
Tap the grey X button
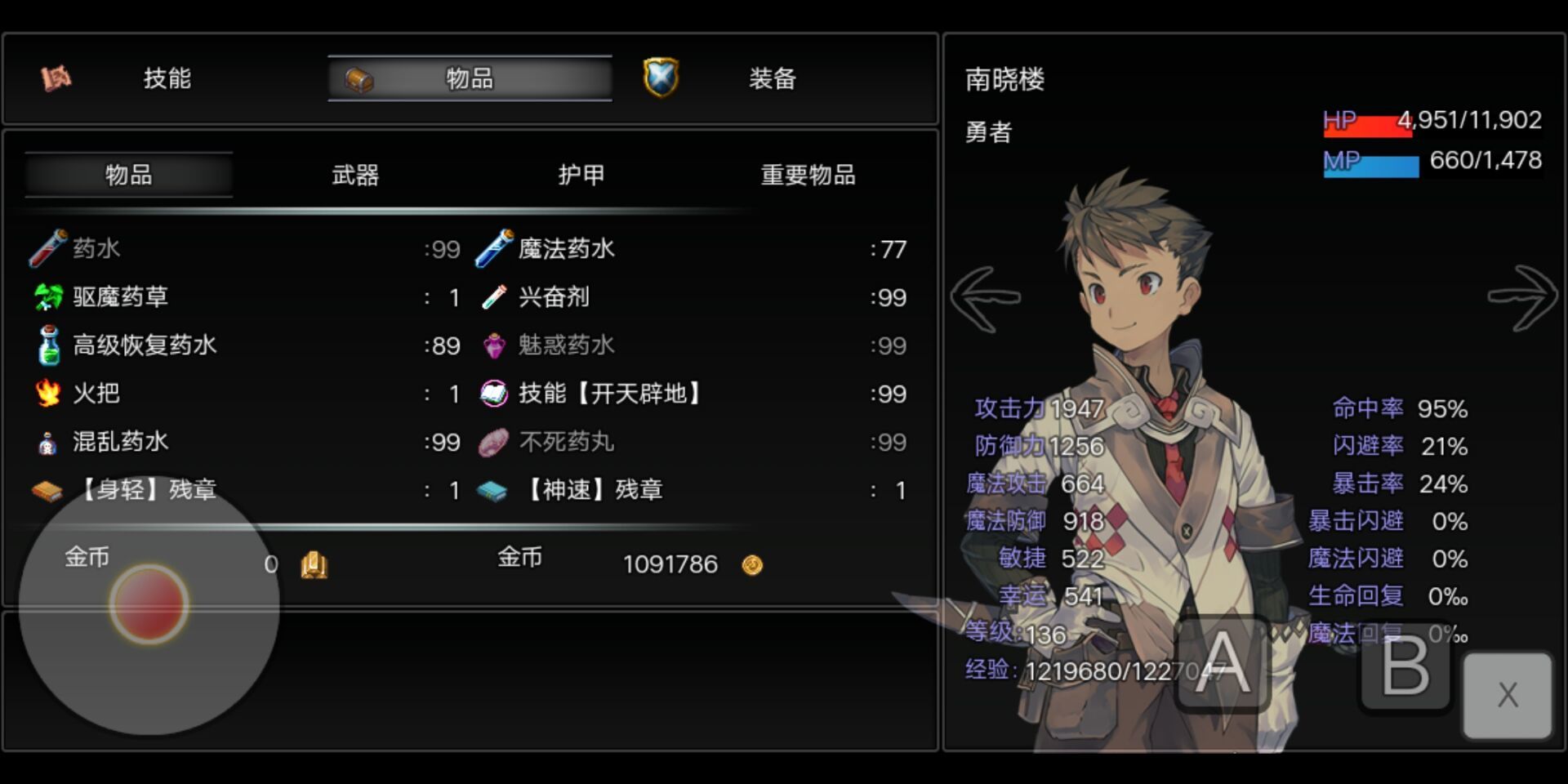point(1508,694)
